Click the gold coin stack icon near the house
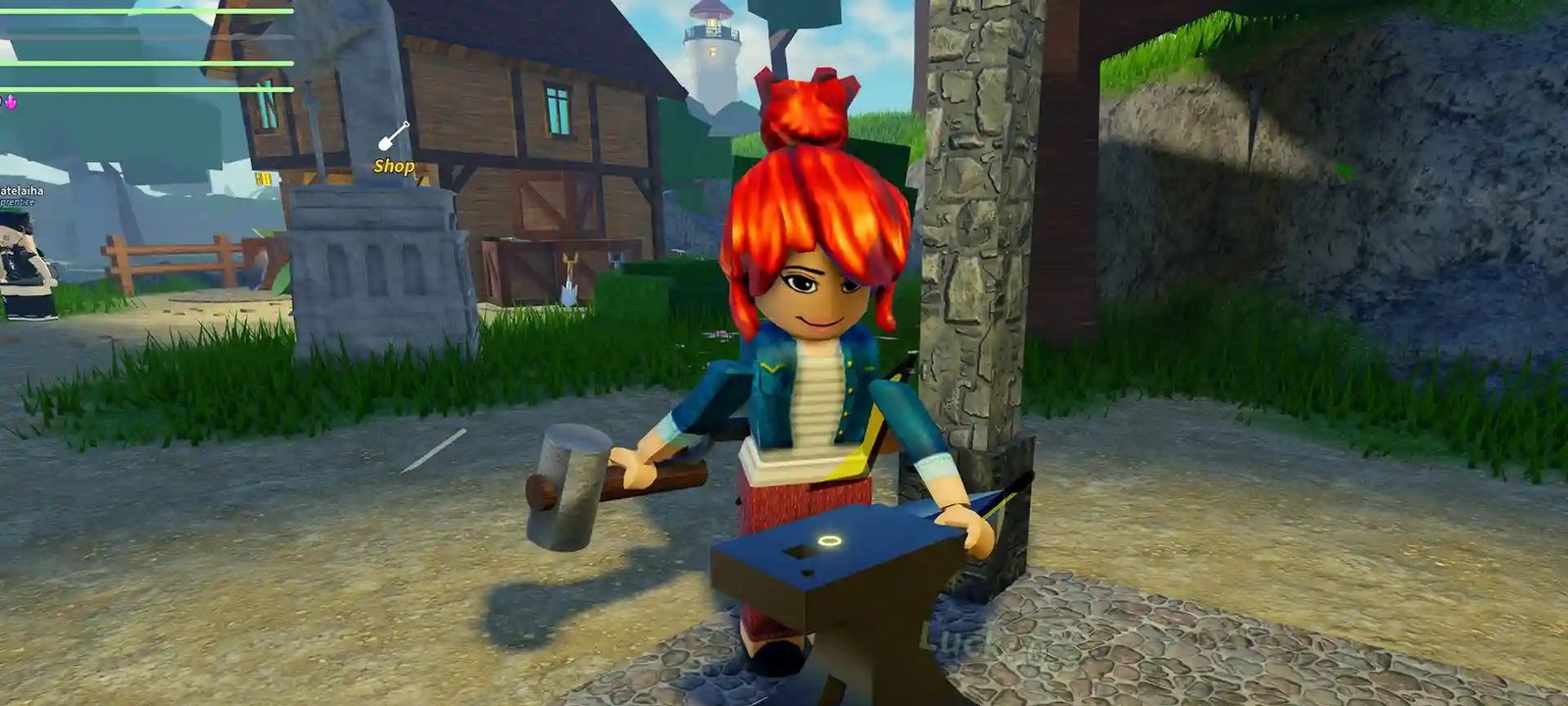 point(264,177)
